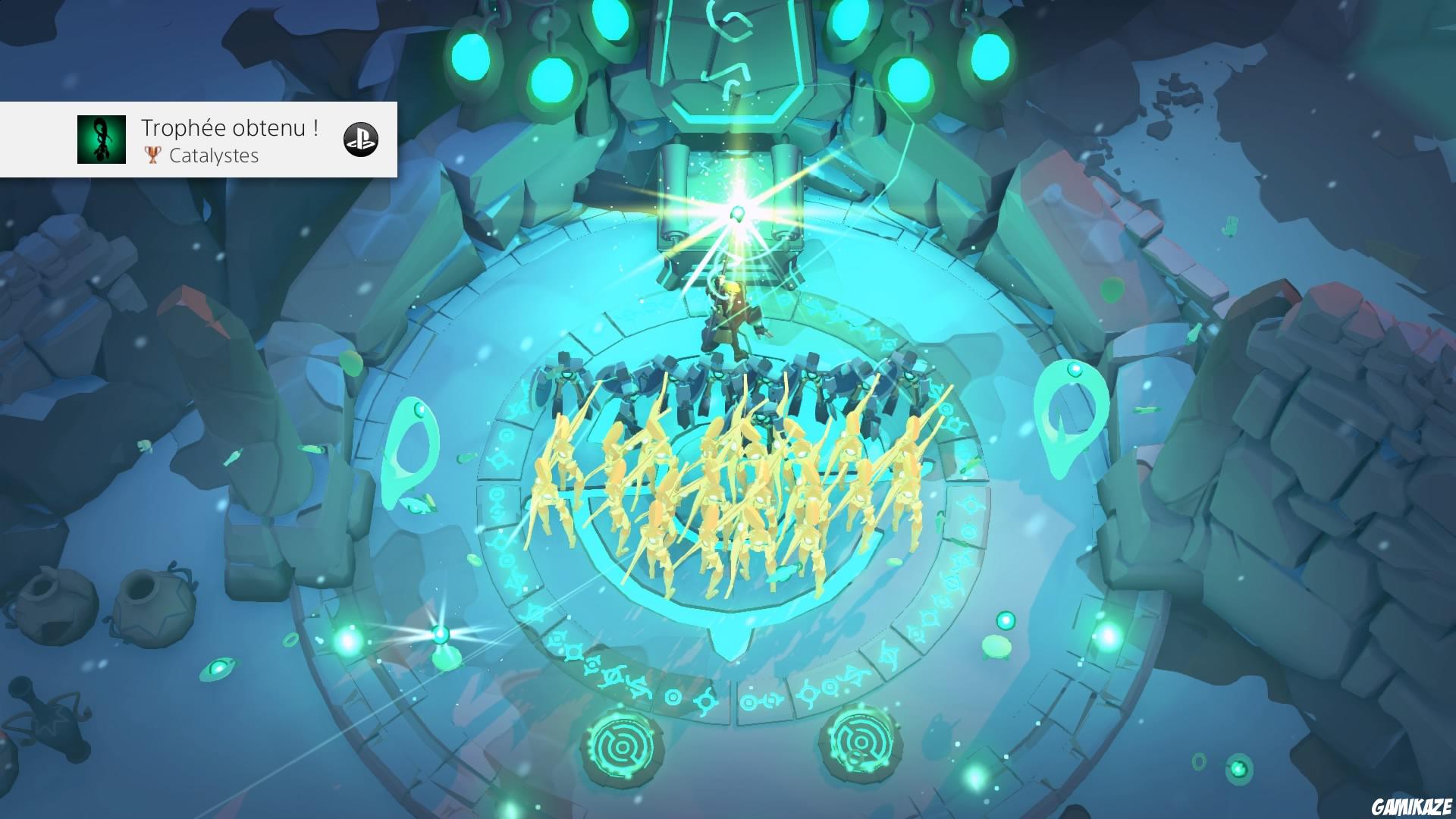Screen dimensions: 1456x819
Task: Click the PlayStation logo in the notification
Action: point(362,140)
